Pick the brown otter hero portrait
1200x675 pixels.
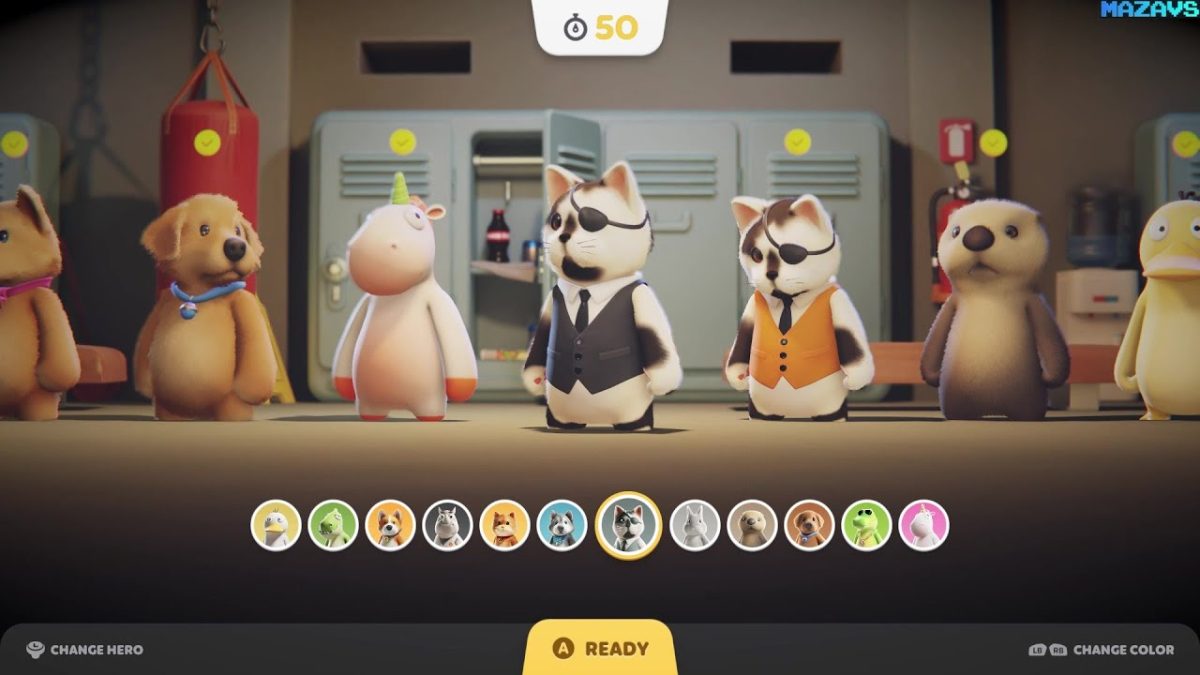pos(752,525)
